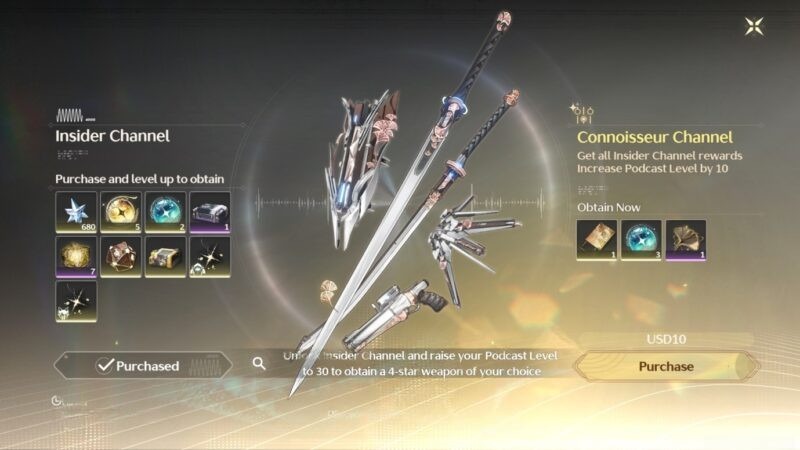Click the Insider Channel Purchased button

[x=138, y=366]
